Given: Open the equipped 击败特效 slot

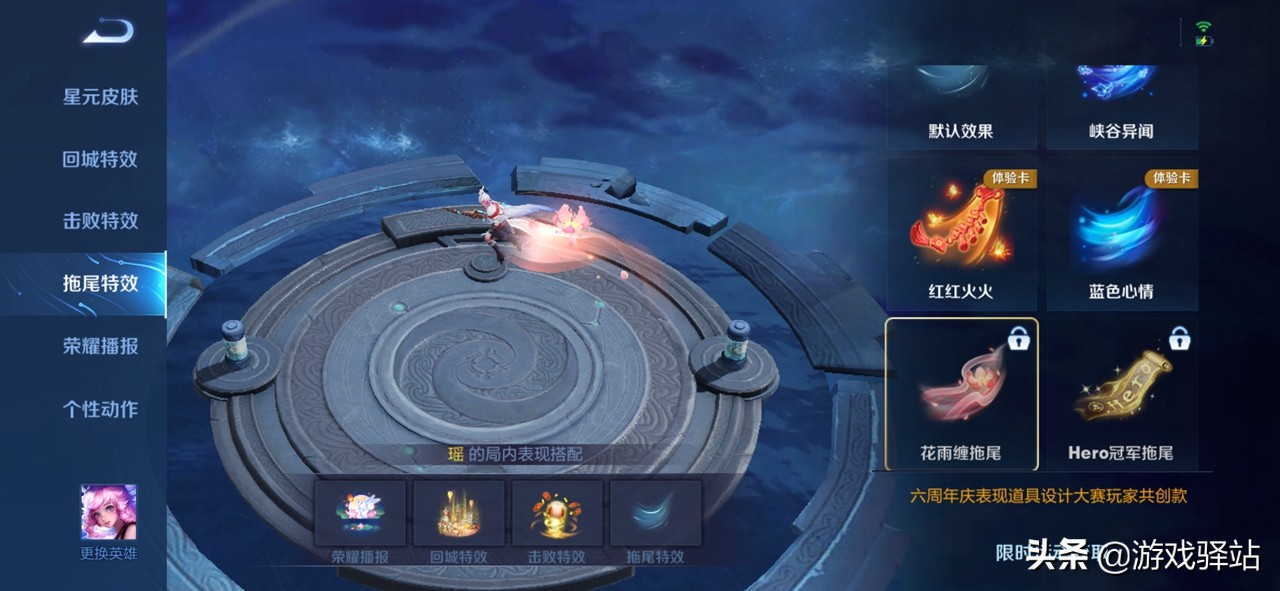Looking at the screenshot, I should (x=557, y=514).
